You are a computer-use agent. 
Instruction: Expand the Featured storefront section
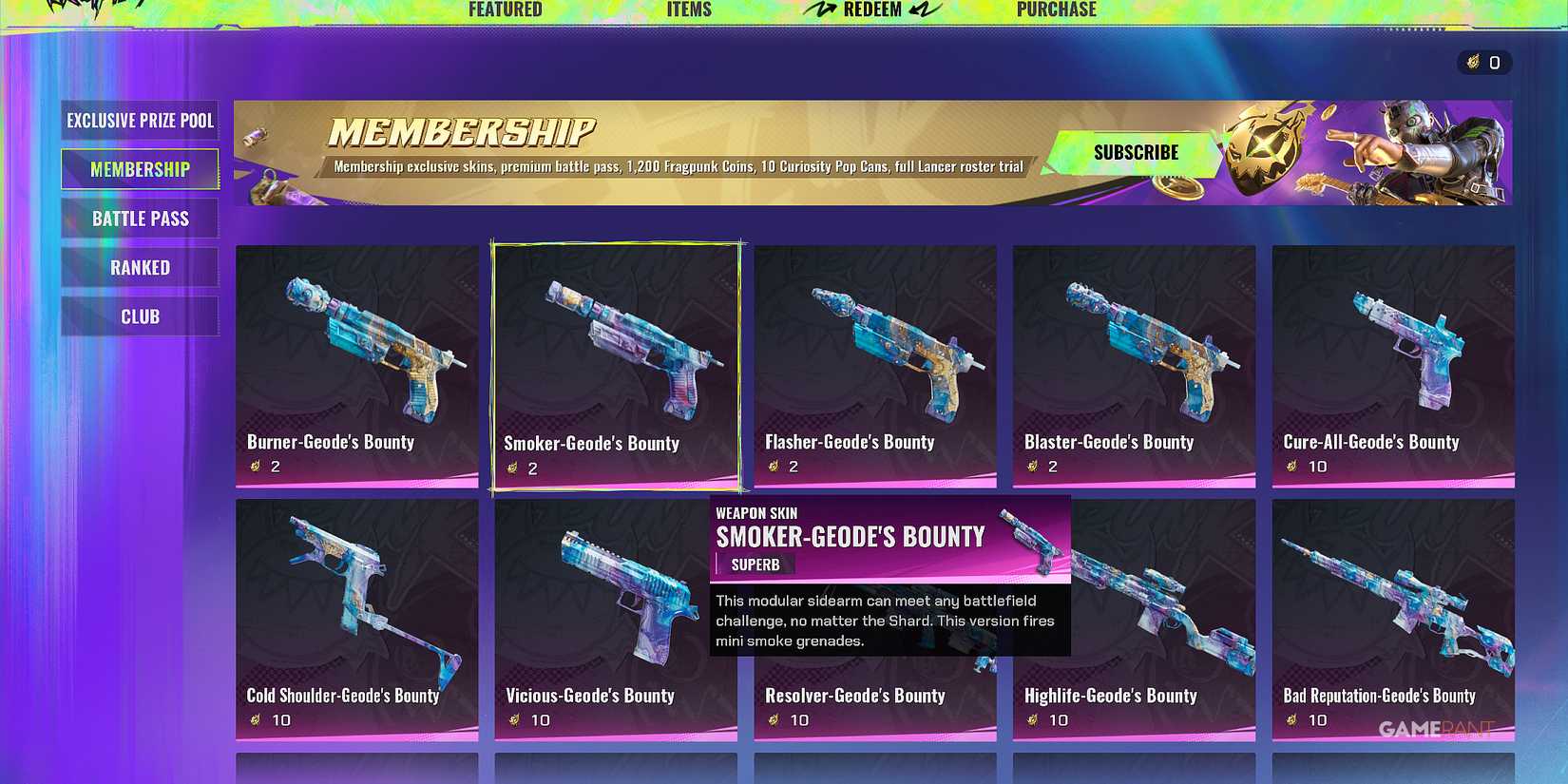(505, 10)
